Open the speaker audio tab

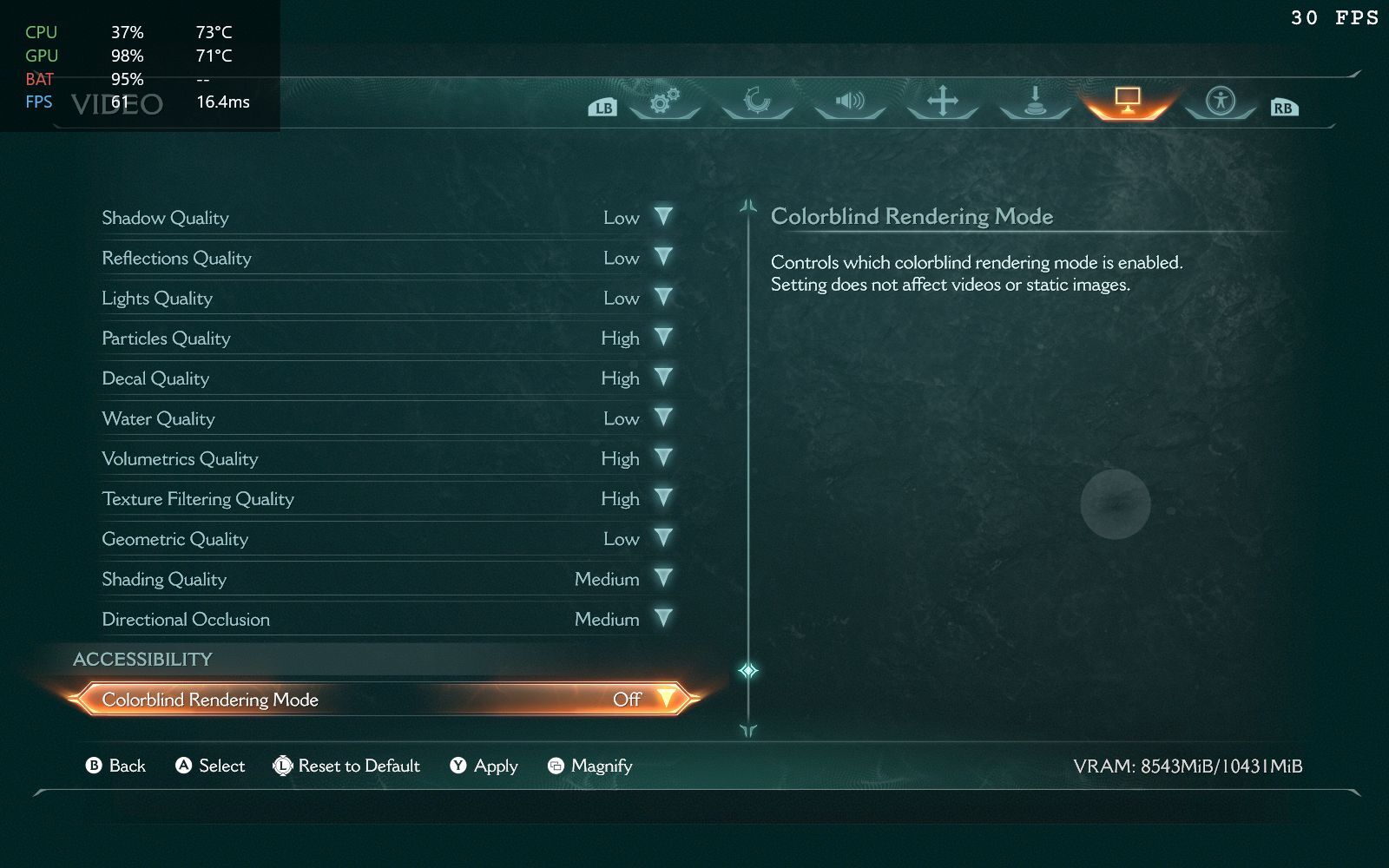850,102
